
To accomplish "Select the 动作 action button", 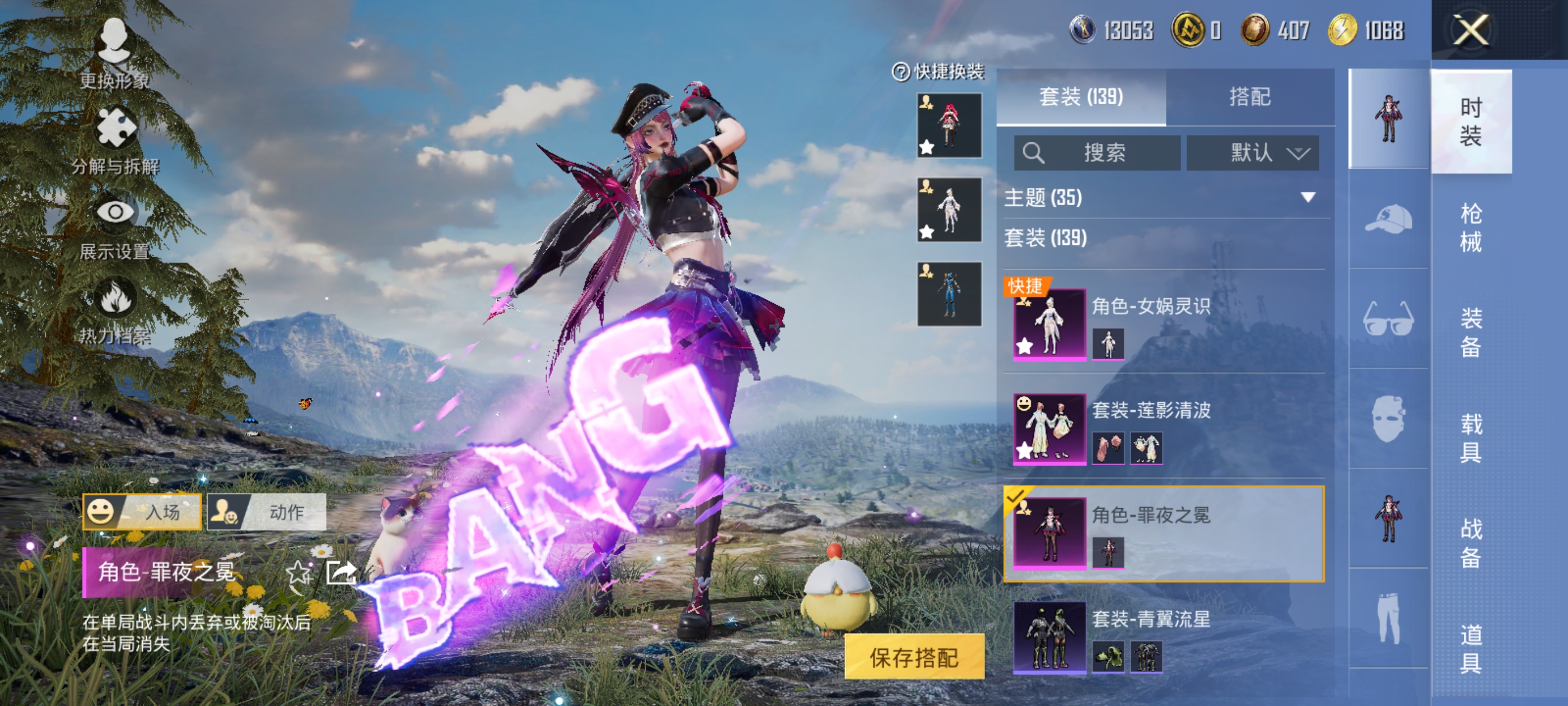I will pyautogui.click(x=267, y=512).
